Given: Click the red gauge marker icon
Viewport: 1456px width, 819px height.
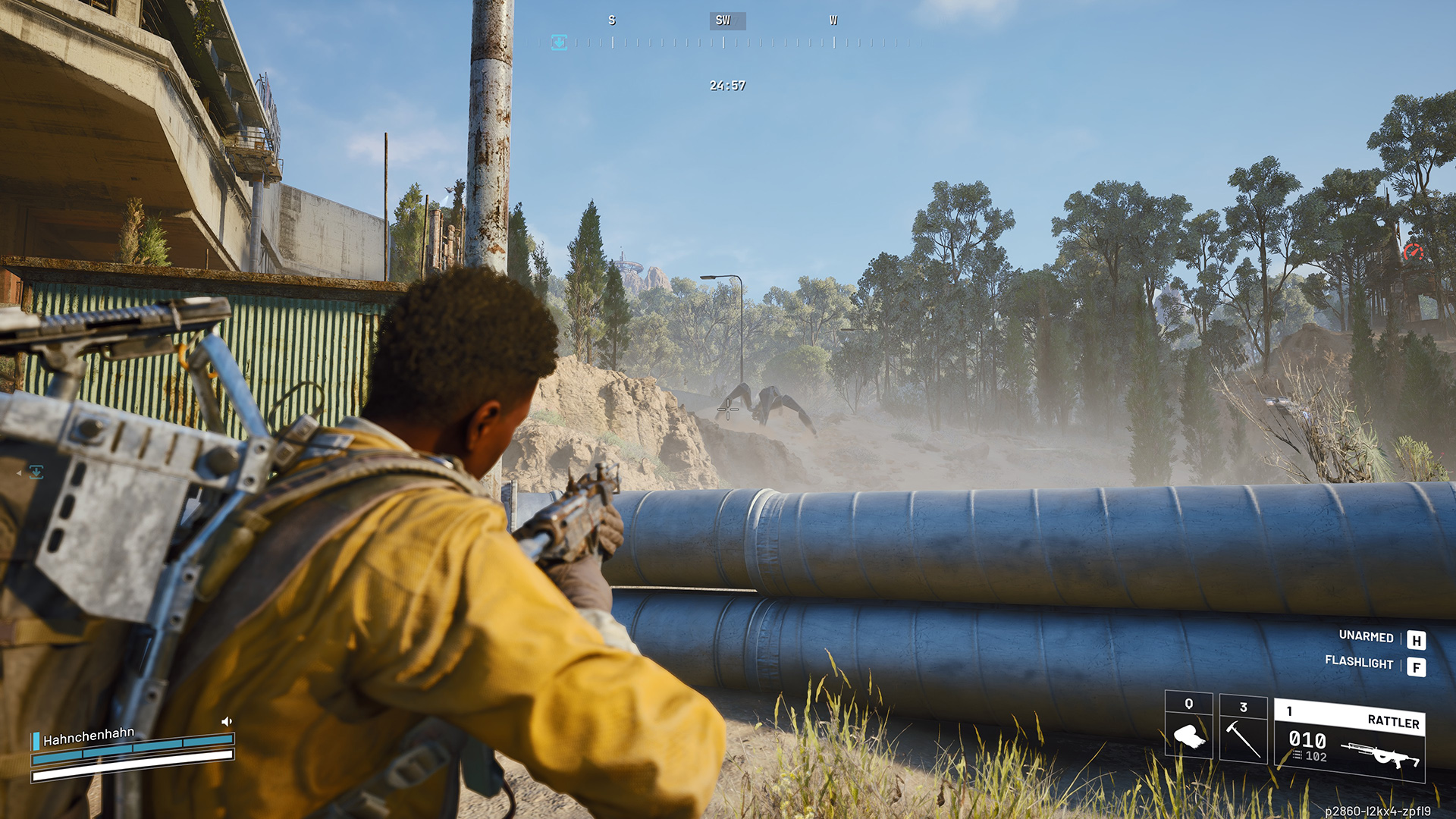Looking at the screenshot, I should 1413,253.
